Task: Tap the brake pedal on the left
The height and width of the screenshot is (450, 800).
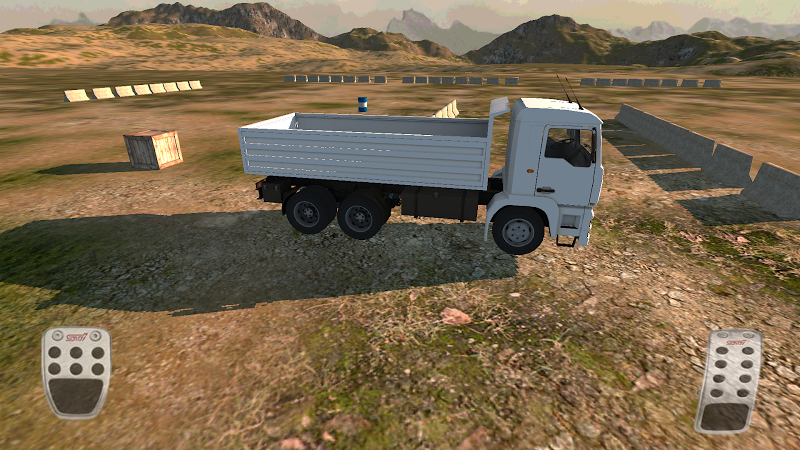Action: tap(76, 372)
